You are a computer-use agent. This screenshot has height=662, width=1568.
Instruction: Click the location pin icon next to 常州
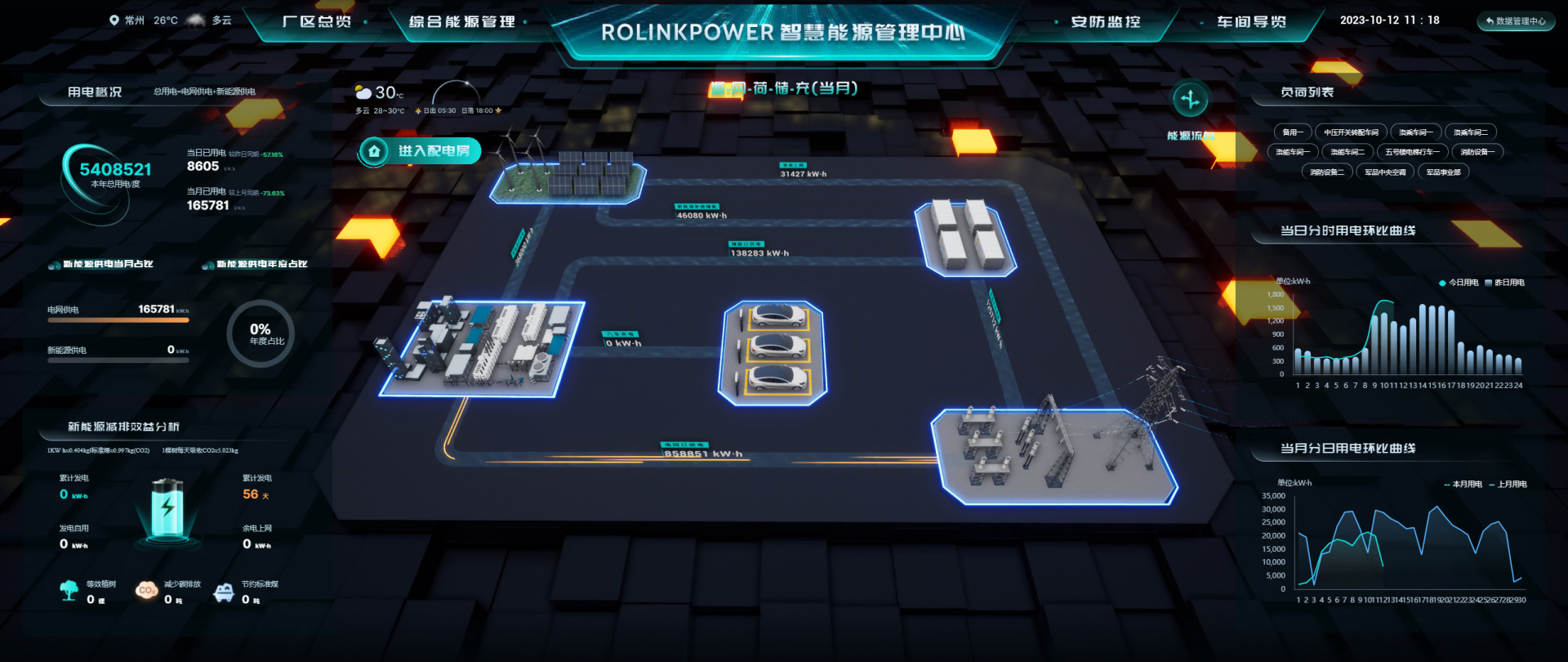114,20
